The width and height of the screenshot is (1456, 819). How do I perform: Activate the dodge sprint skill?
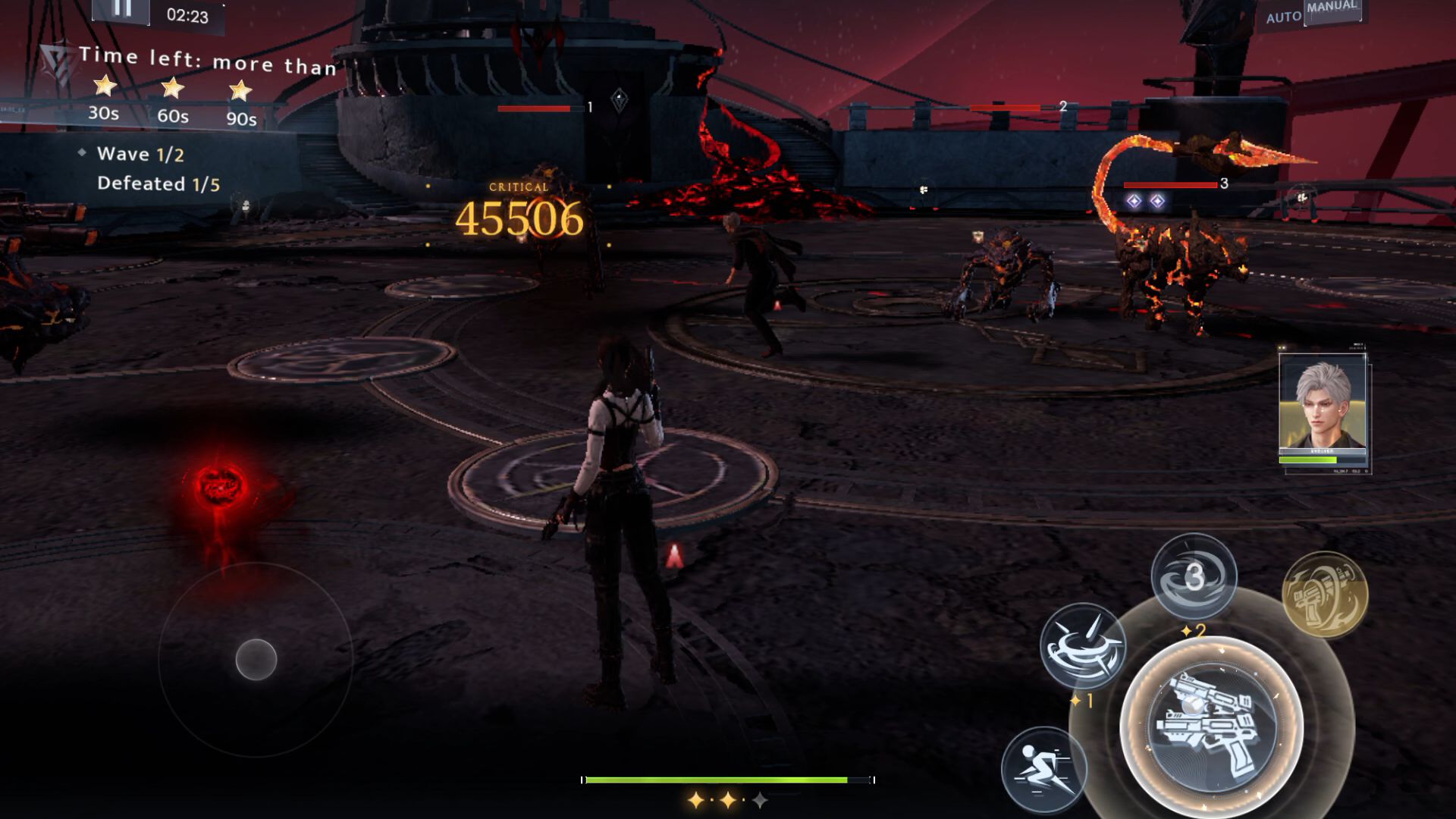click(1043, 767)
